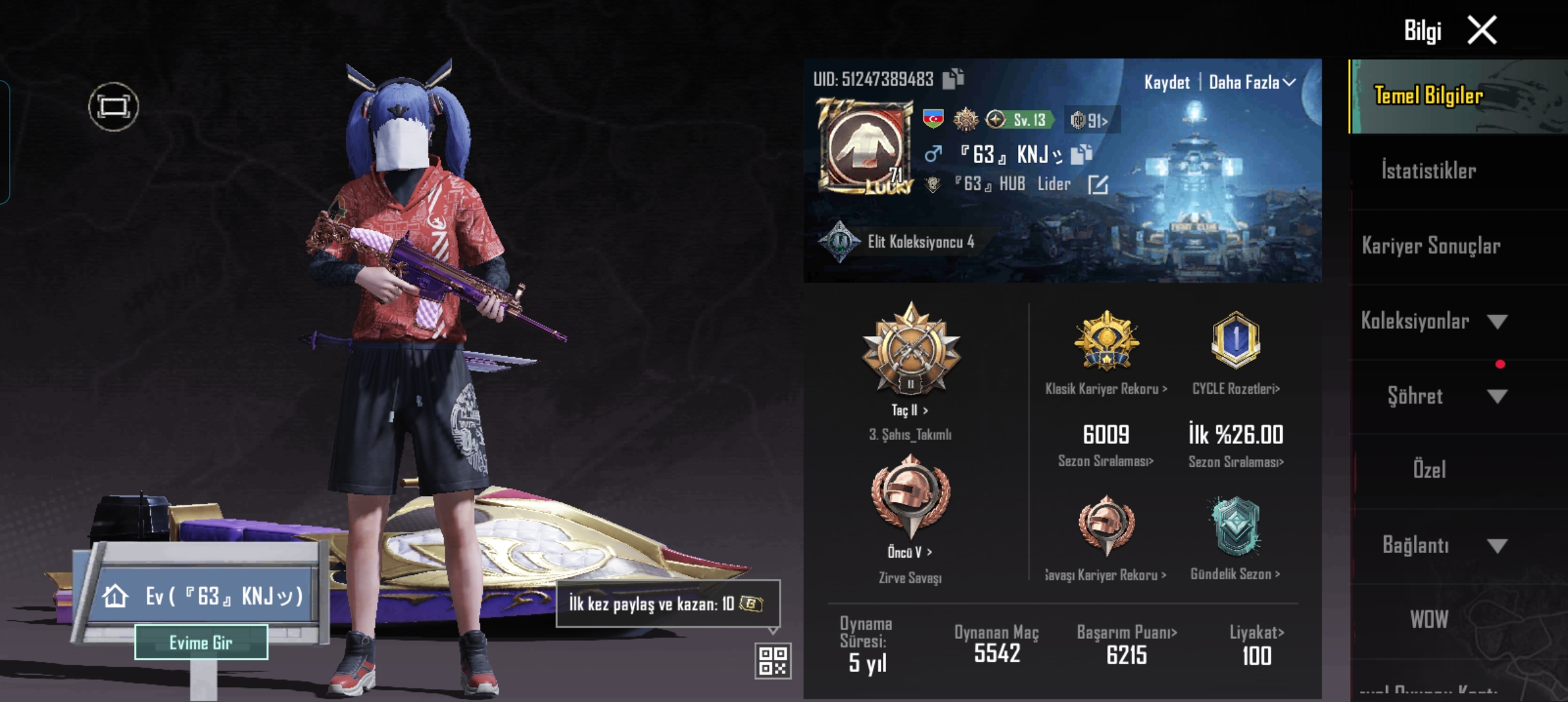The height and width of the screenshot is (702, 1568).
Task: Select the Azerbaijan flag icon
Action: tap(932, 119)
